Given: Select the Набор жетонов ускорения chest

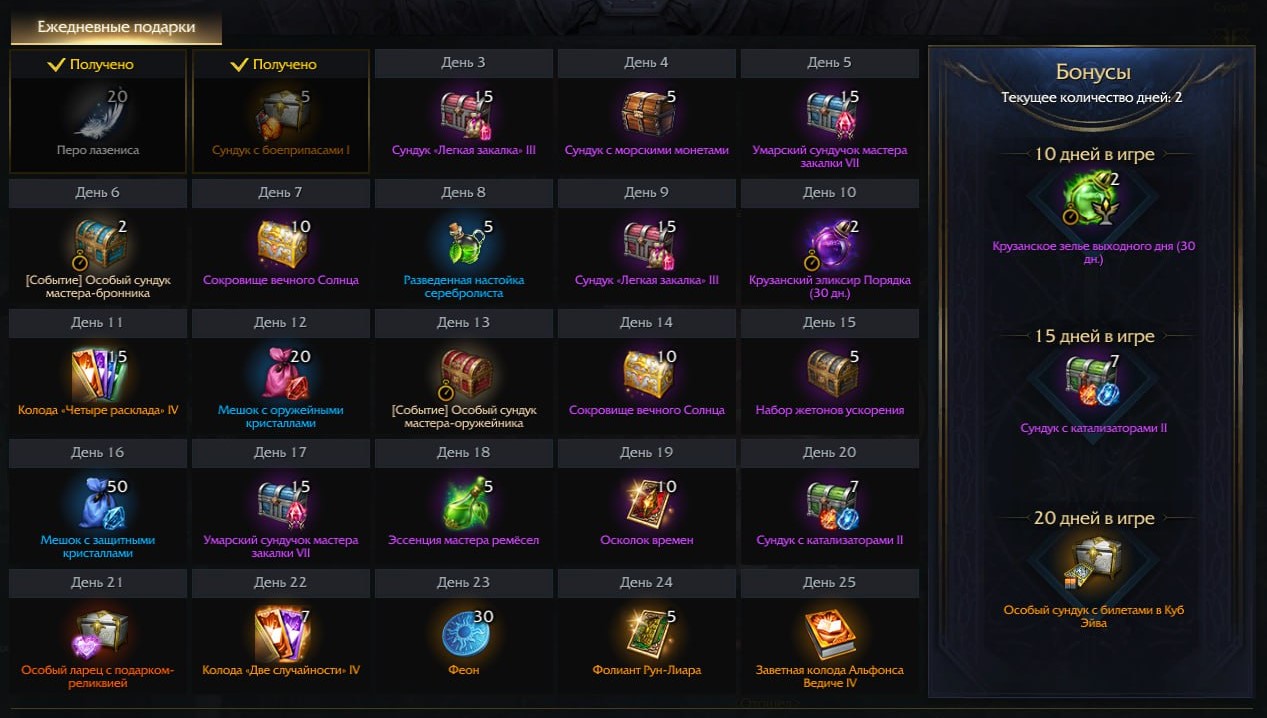Looking at the screenshot, I should [830, 373].
